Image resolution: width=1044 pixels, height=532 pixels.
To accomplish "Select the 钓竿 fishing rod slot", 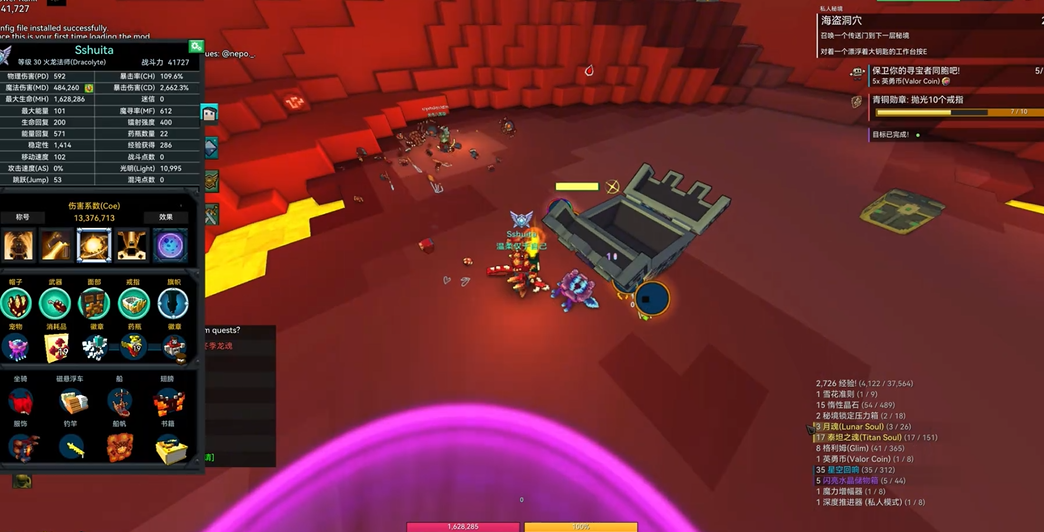I will click(x=71, y=447).
